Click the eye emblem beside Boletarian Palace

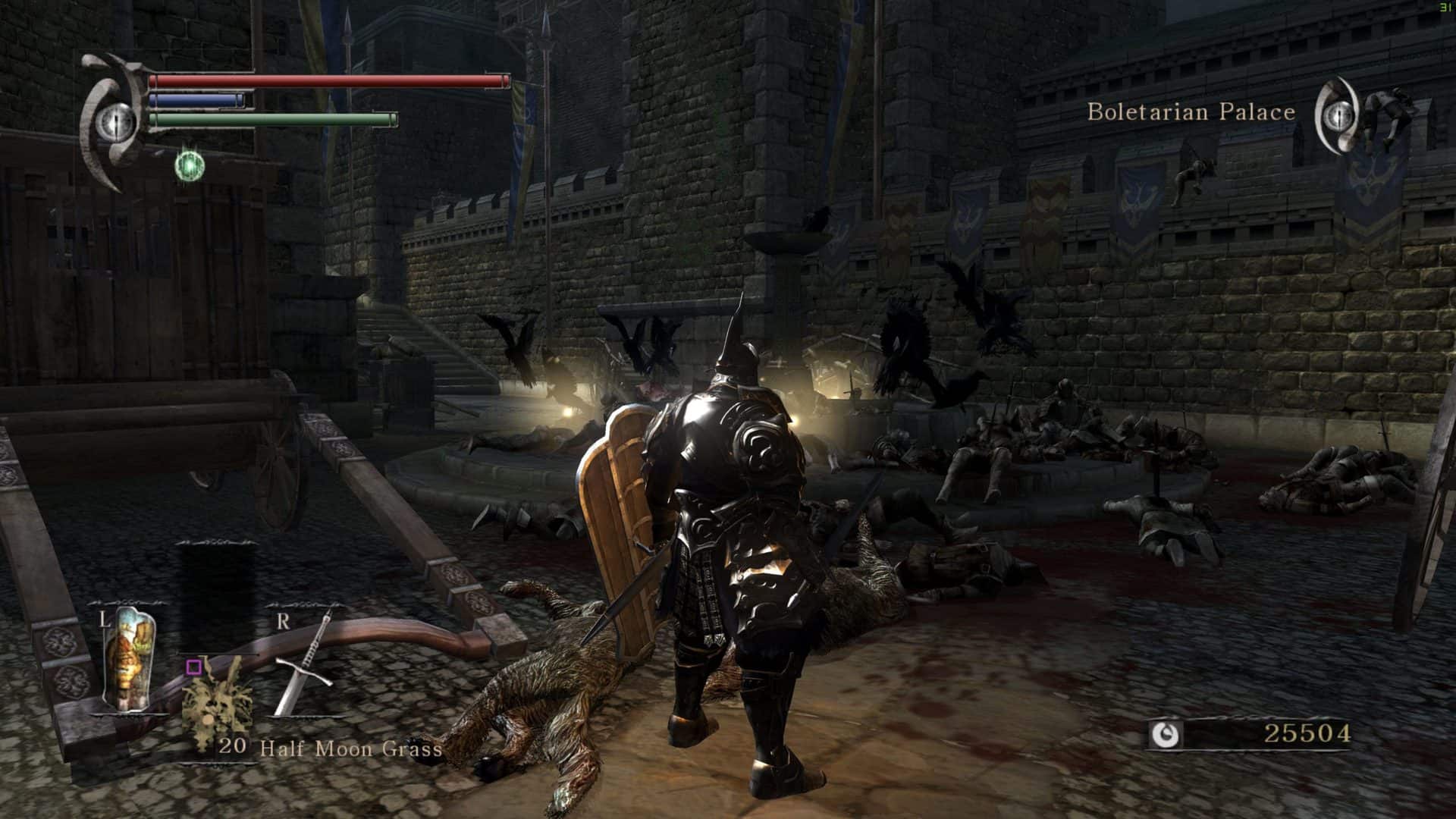pyautogui.click(x=1336, y=115)
